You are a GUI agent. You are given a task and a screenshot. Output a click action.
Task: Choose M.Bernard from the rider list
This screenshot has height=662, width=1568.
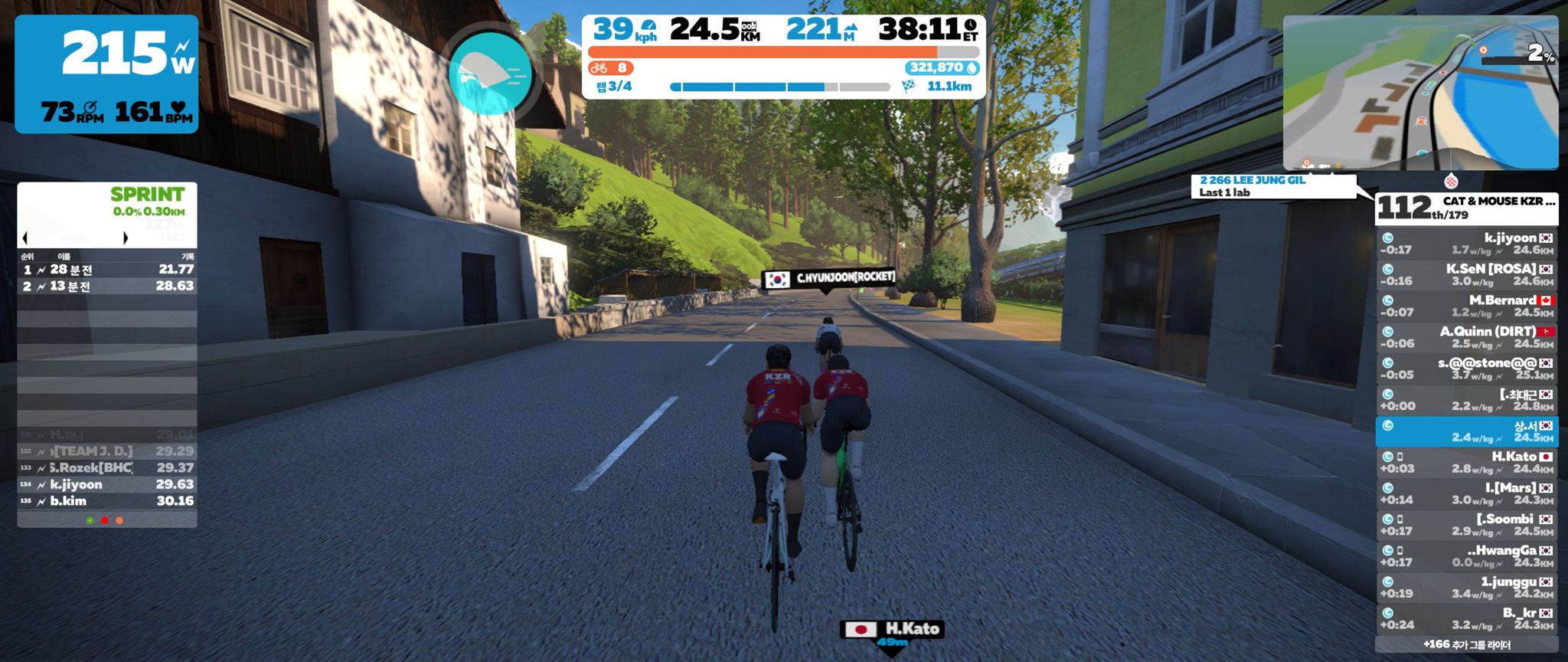click(x=1466, y=306)
